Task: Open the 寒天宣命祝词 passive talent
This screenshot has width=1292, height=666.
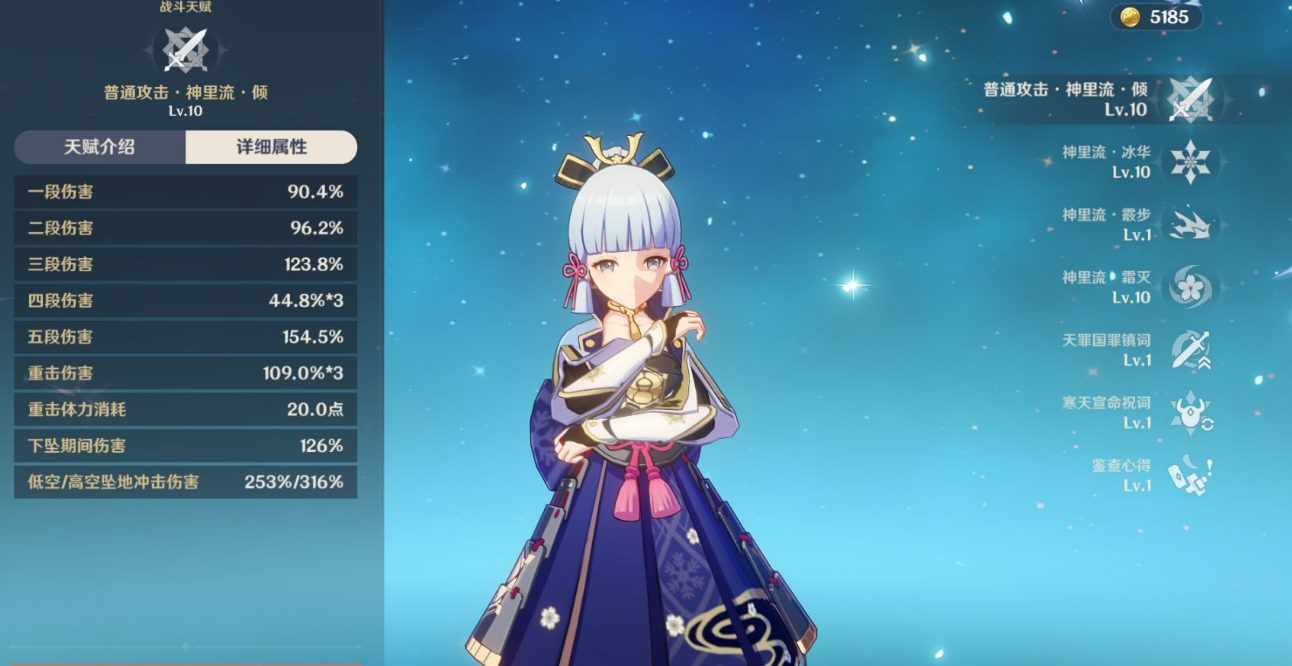Action: pyautogui.click(x=1190, y=412)
